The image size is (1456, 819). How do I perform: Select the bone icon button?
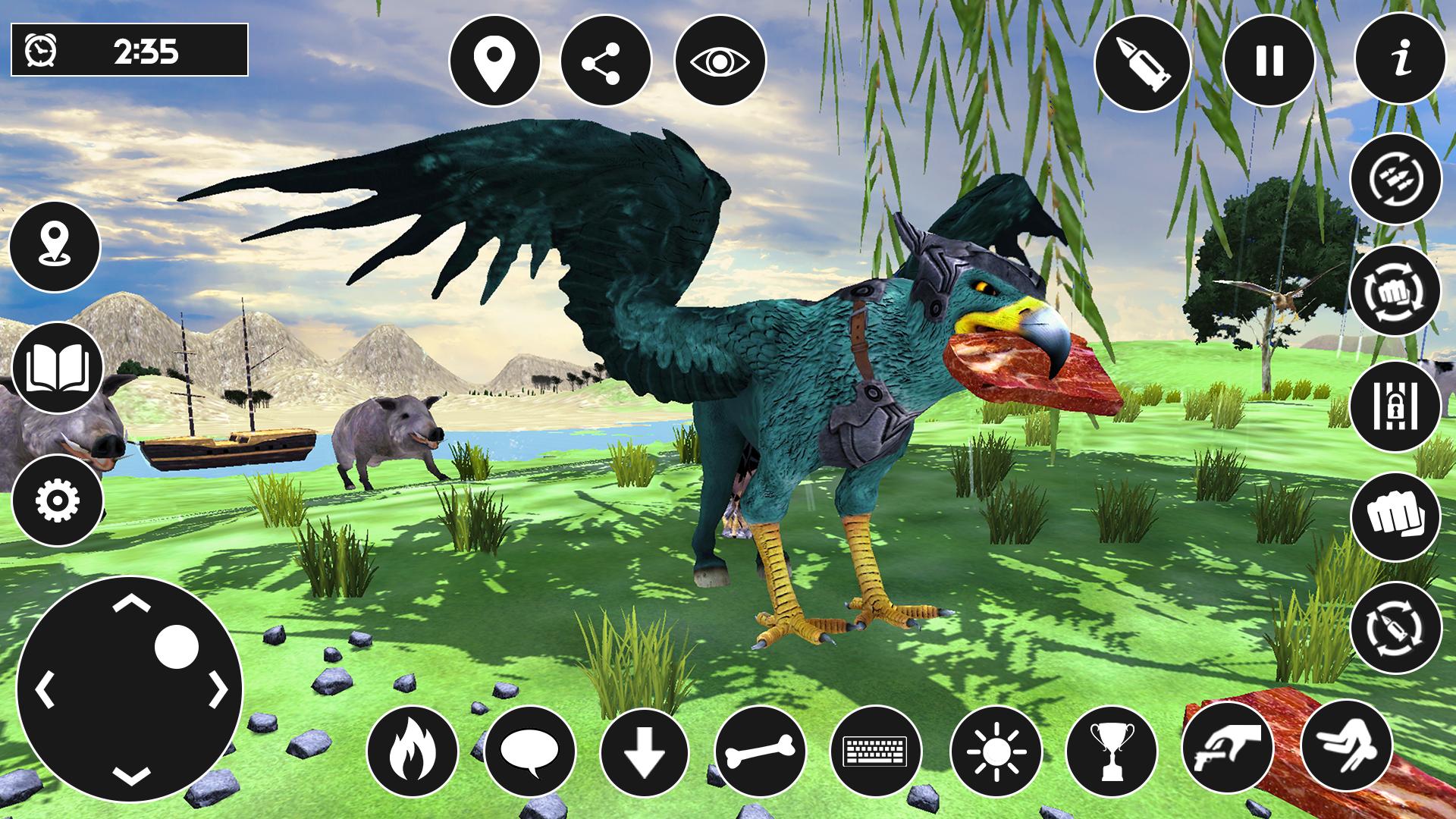tap(760, 752)
